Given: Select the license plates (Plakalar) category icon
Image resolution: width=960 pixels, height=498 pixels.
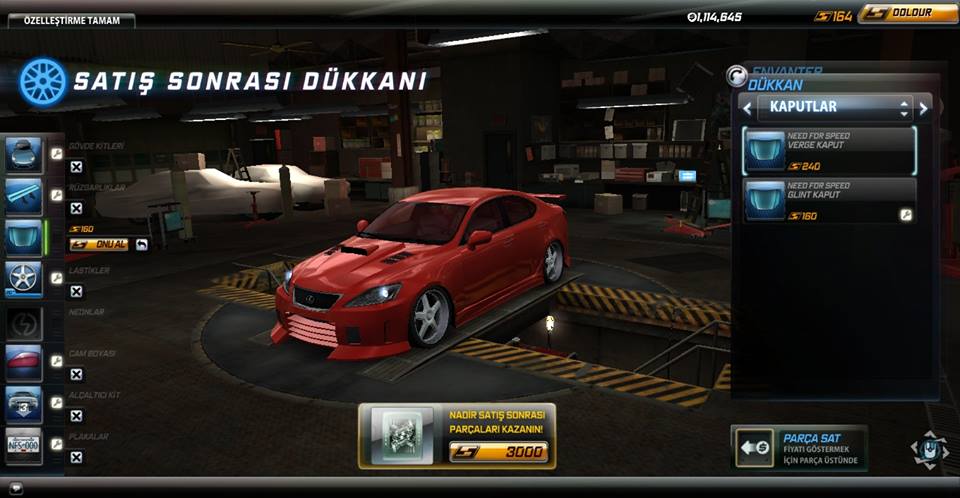Looking at the screenshot, I should pos(23,443).
